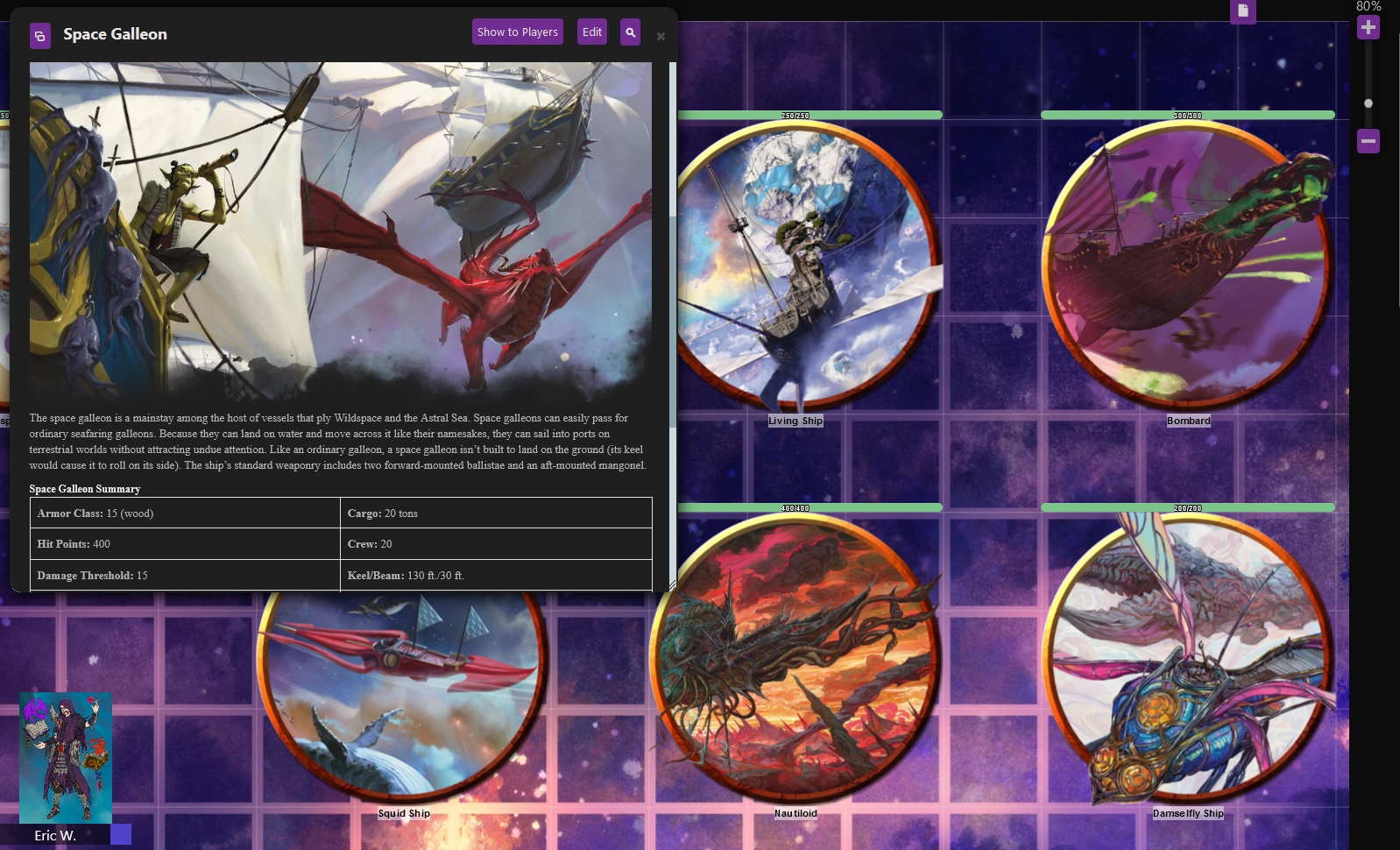This screenshot has height=850, width=1400.
Task: Click the Show to Players button
Action: tap(517, 32)
